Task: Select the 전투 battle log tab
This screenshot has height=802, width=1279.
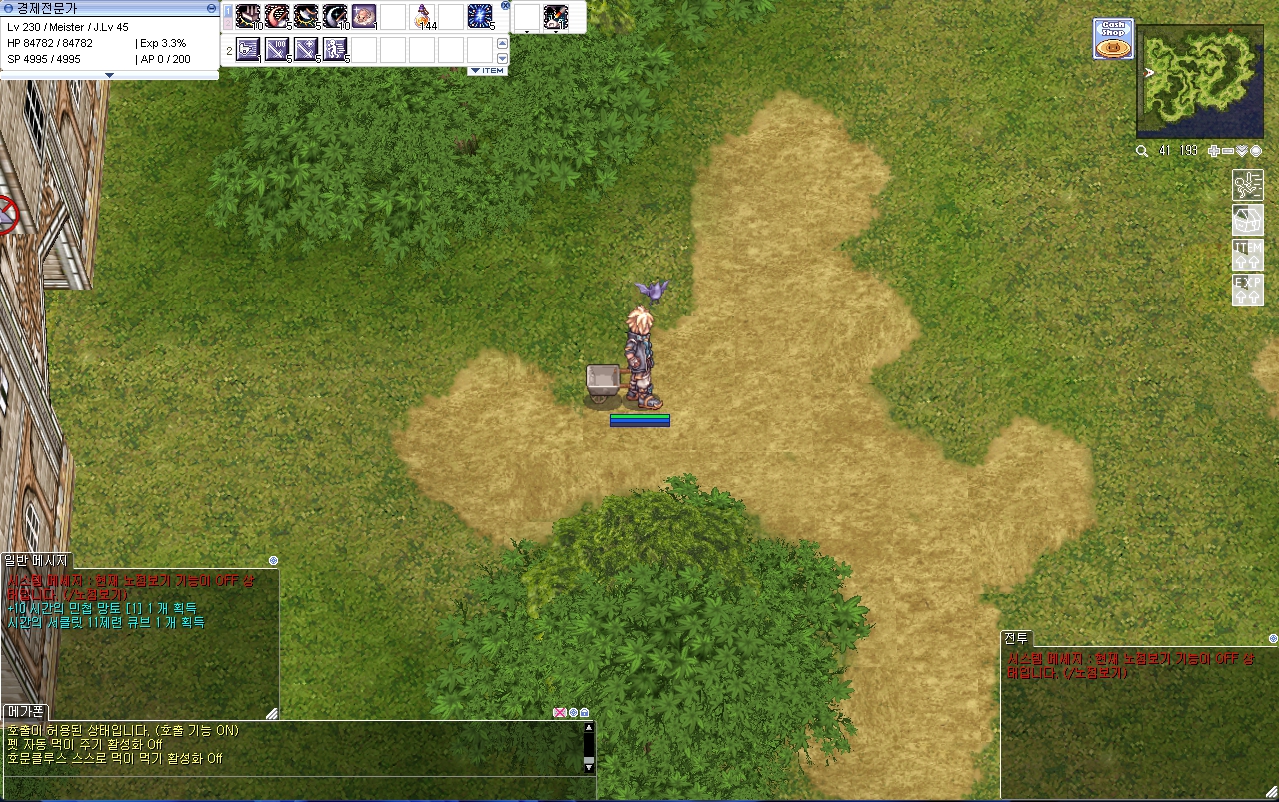Action: [1016, 638]
